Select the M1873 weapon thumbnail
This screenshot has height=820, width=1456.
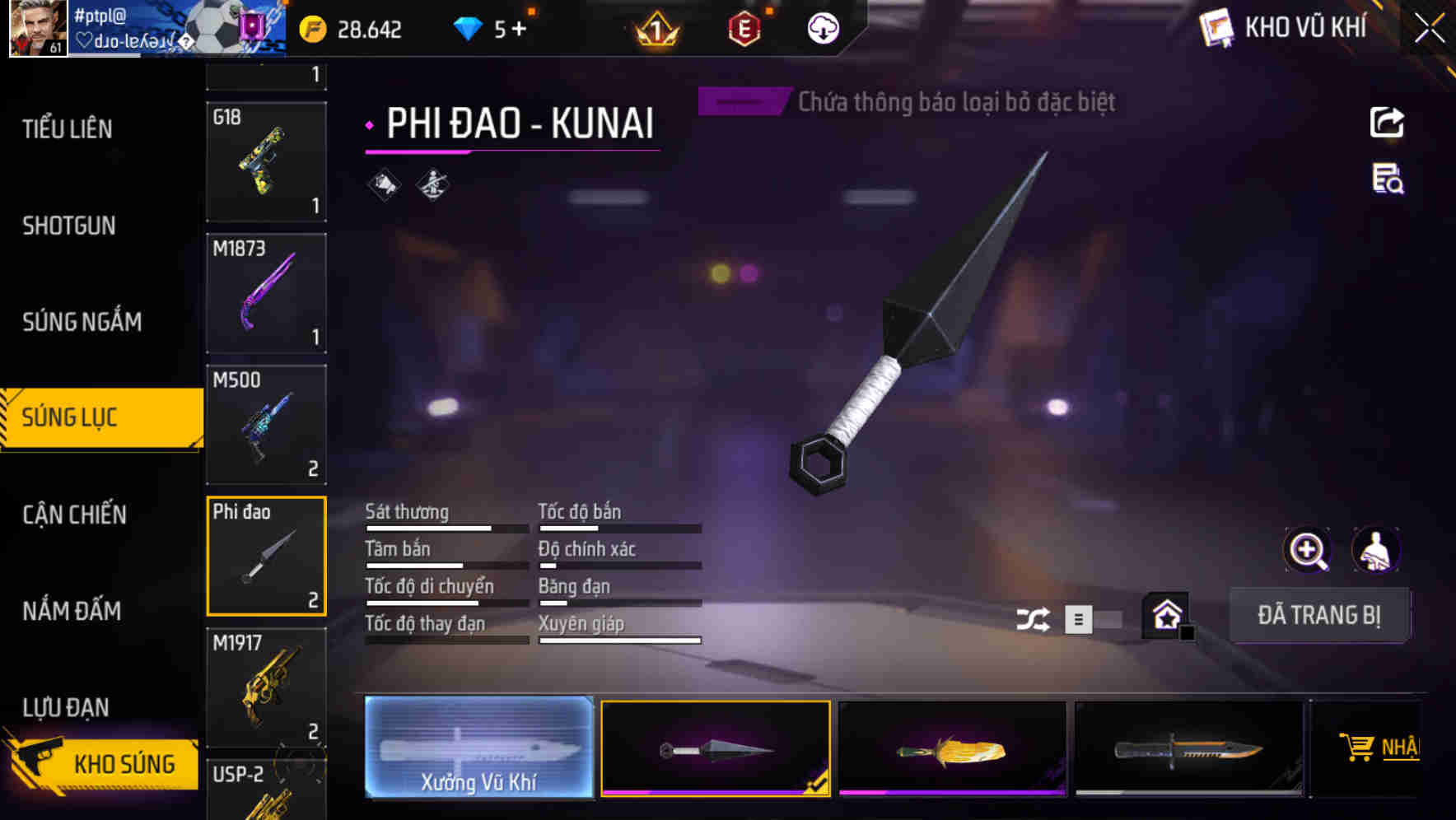[x=266, y=293]
